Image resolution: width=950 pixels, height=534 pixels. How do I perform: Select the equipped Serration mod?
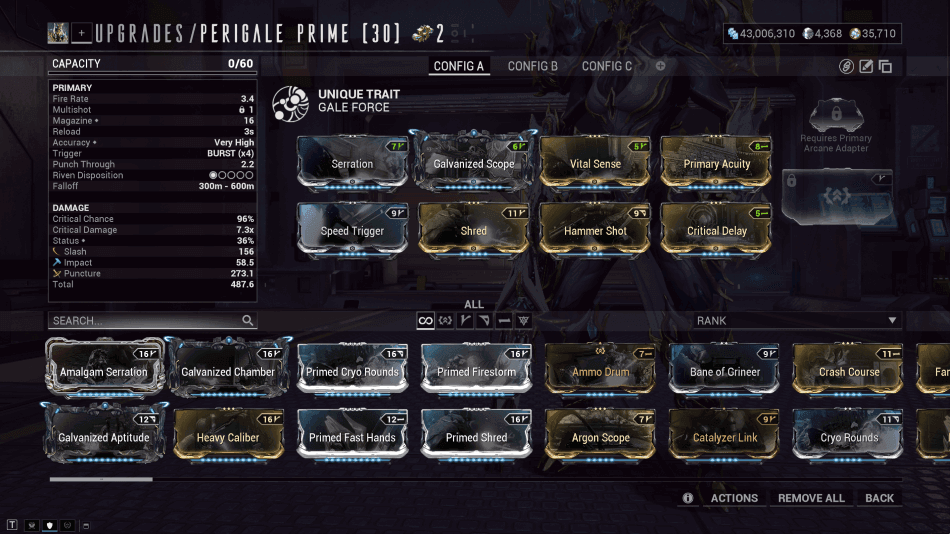click(352, 163)
